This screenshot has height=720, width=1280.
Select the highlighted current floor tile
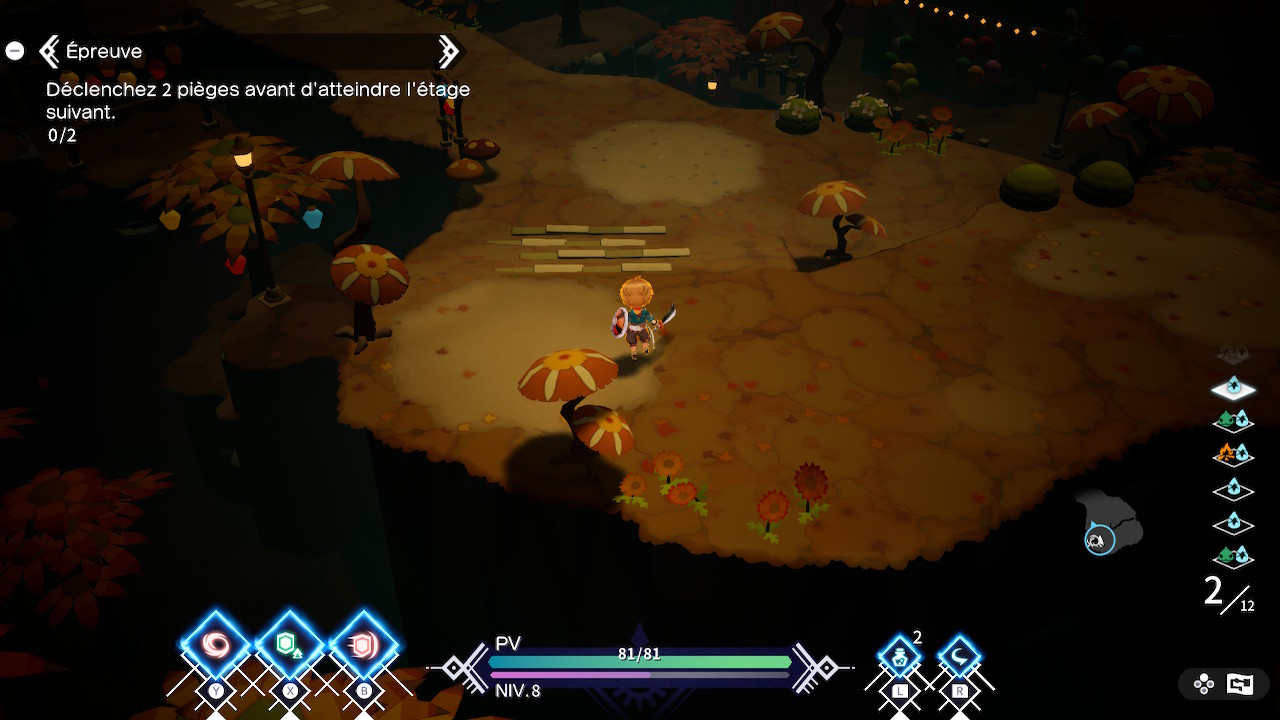click(x=1232, y=387)
